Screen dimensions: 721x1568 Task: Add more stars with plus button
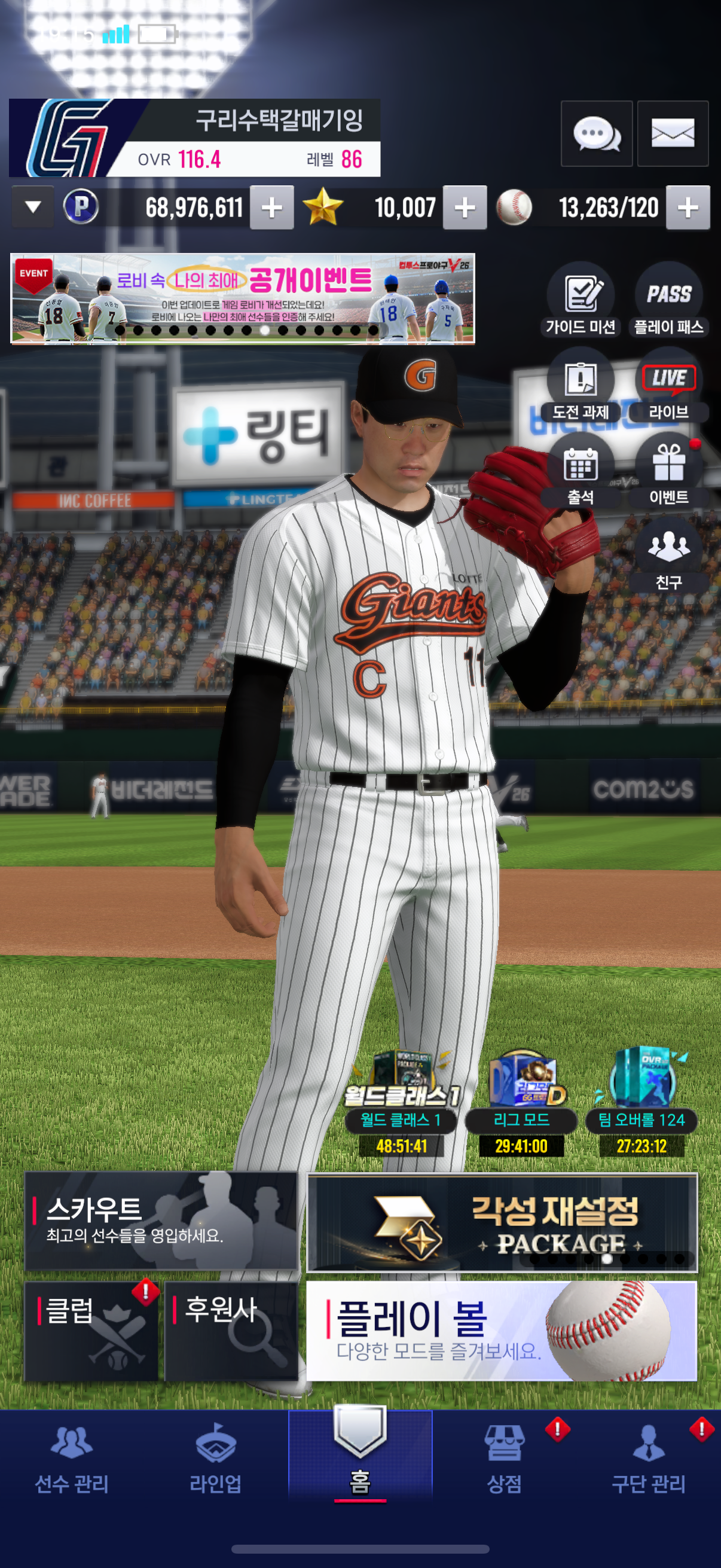[x=465, y=208]
